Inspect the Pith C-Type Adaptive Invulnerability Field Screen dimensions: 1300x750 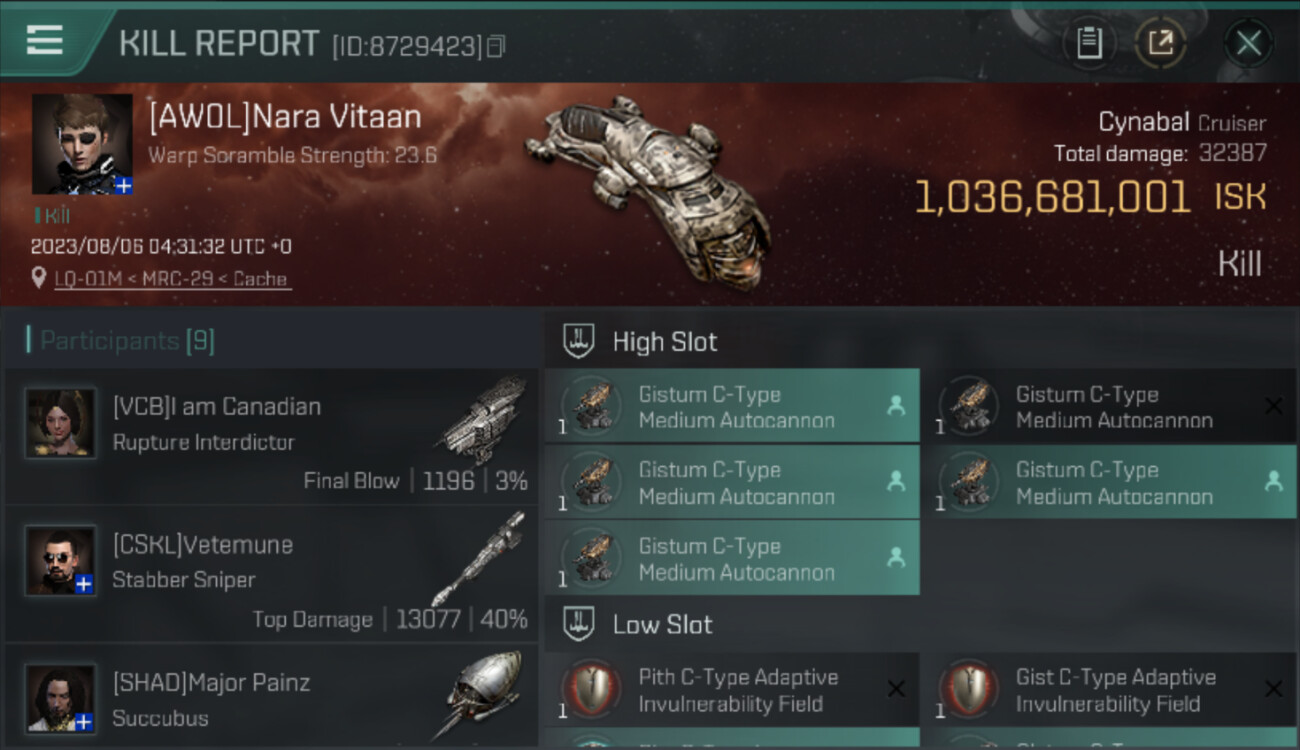(732, 690)
